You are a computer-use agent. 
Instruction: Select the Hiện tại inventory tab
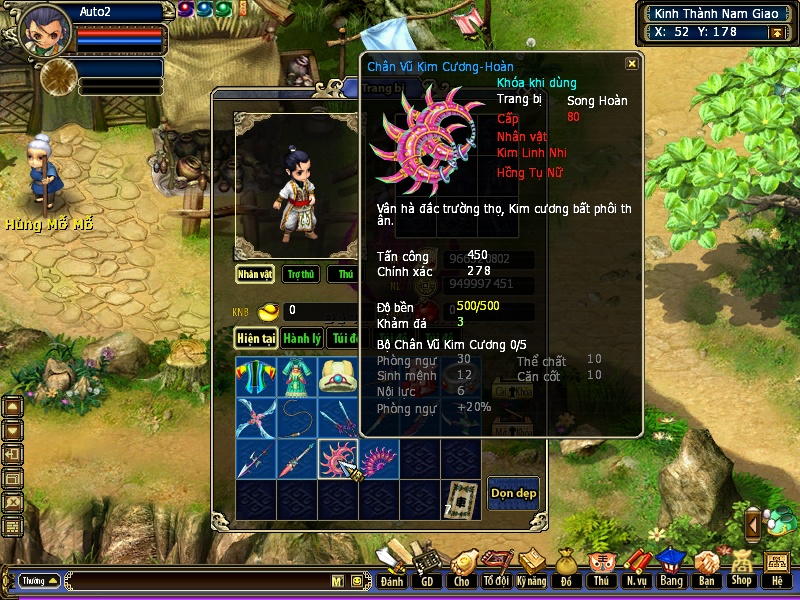[256, 339]
